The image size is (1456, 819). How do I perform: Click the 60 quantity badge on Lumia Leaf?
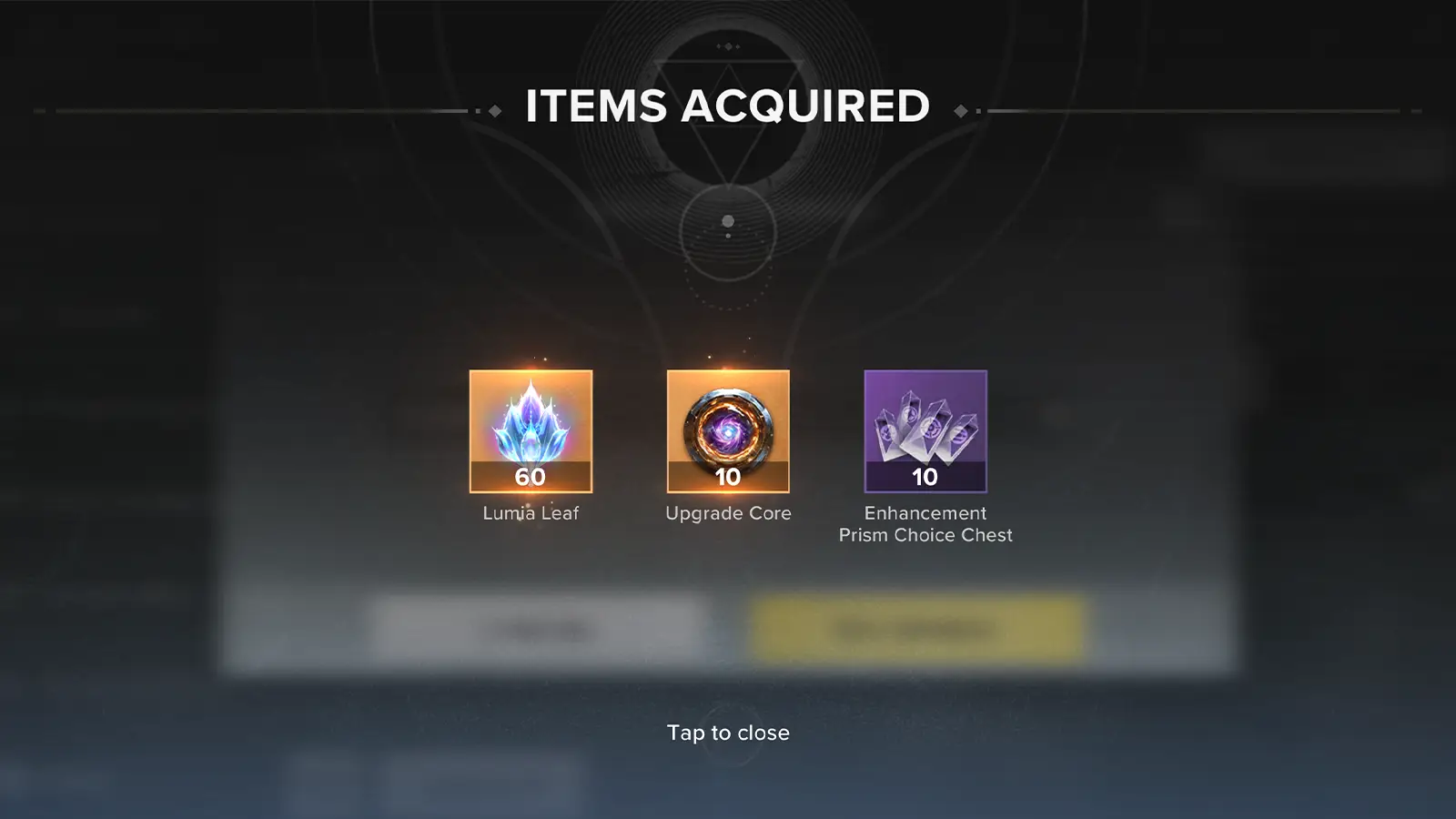[530, 478]
